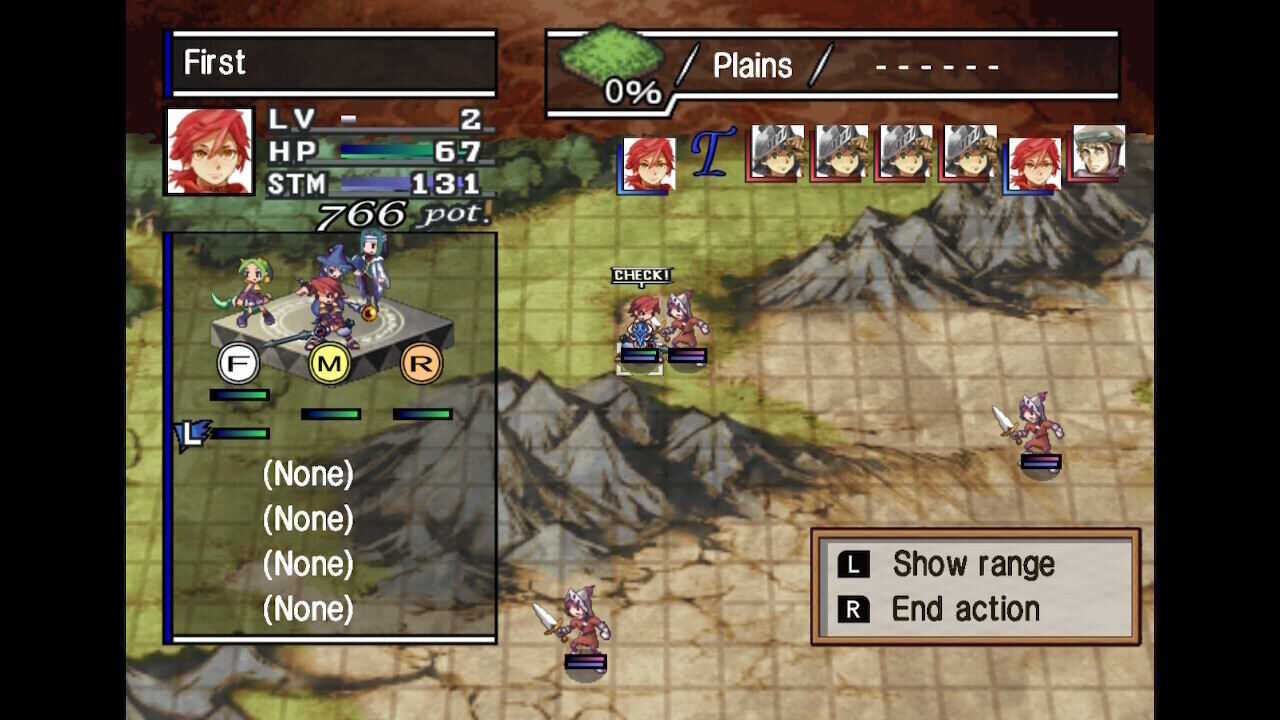The height and width of the screenshot is (720, 1280).
Task: Select the F front row marker
Action: pos(238,364)
